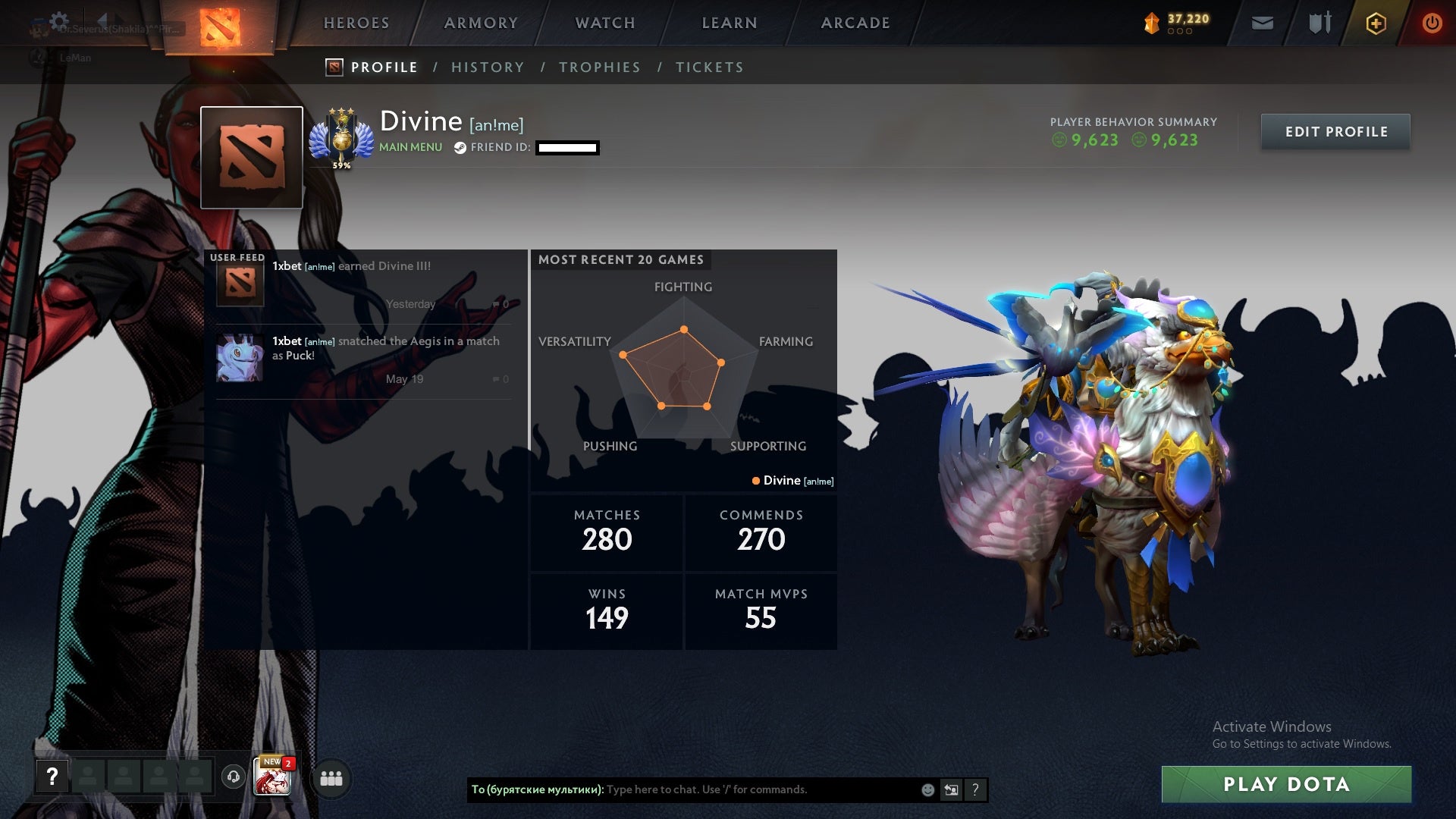Open the Arcade section

click(x=855, y=23)
